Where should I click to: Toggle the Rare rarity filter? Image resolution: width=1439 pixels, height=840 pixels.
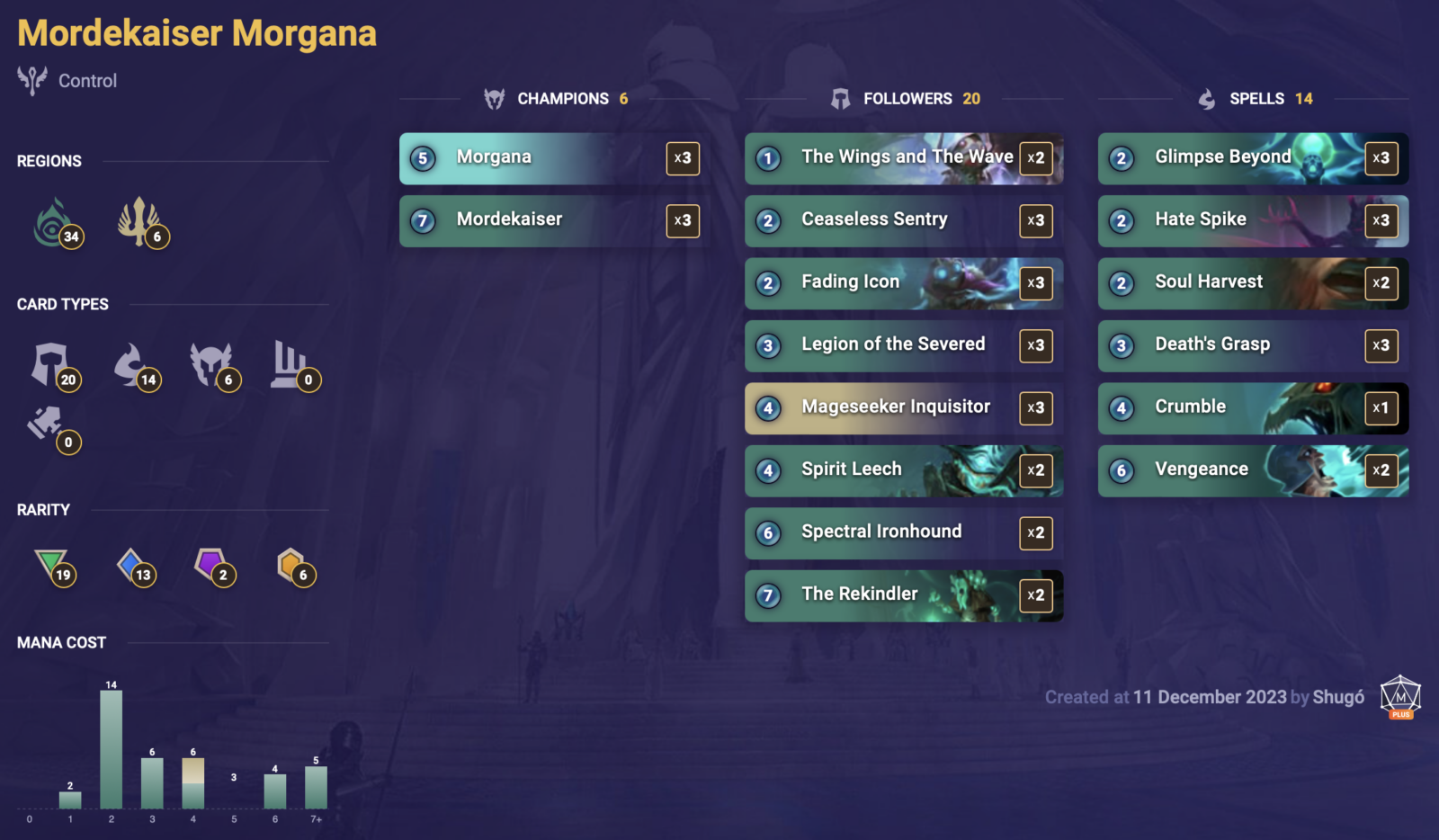click(133, 565)
